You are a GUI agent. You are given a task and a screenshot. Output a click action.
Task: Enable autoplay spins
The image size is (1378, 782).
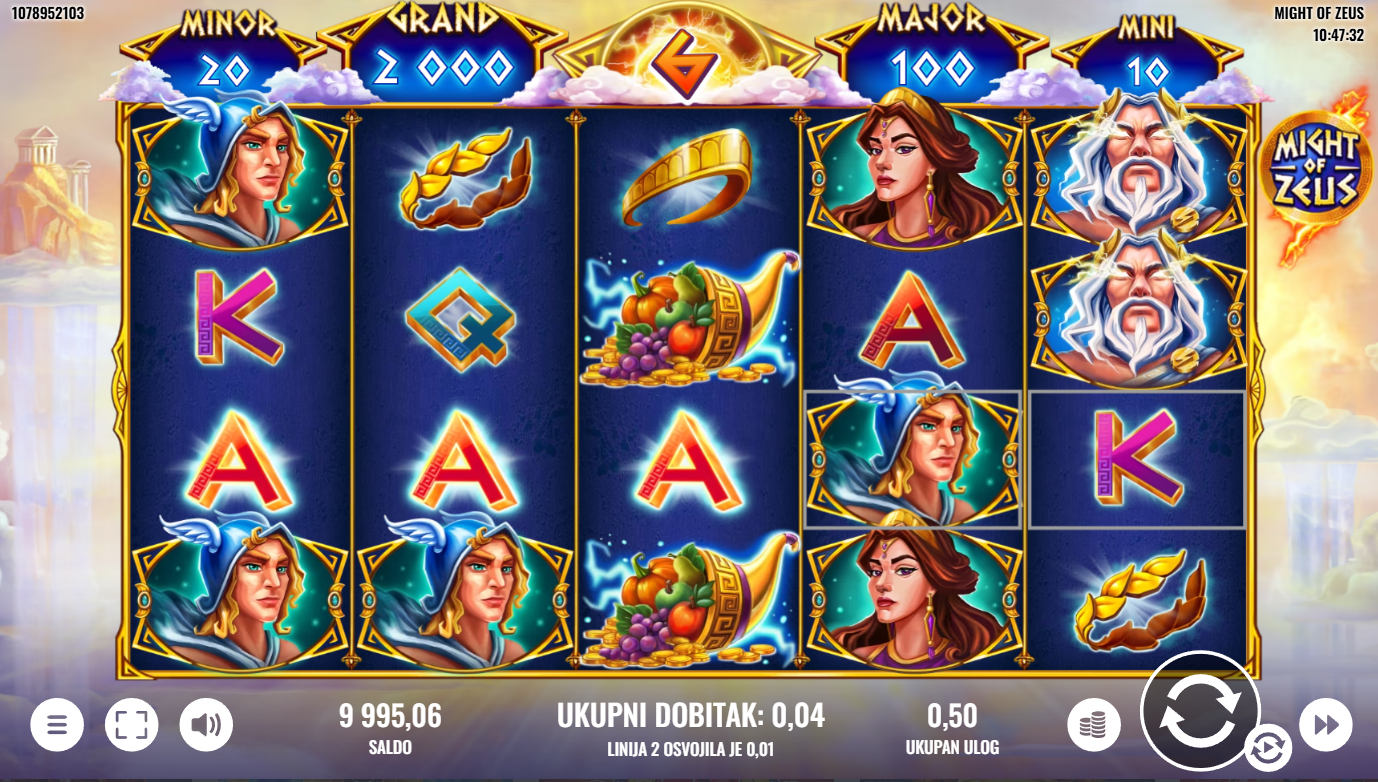[x=1267, y=747]
